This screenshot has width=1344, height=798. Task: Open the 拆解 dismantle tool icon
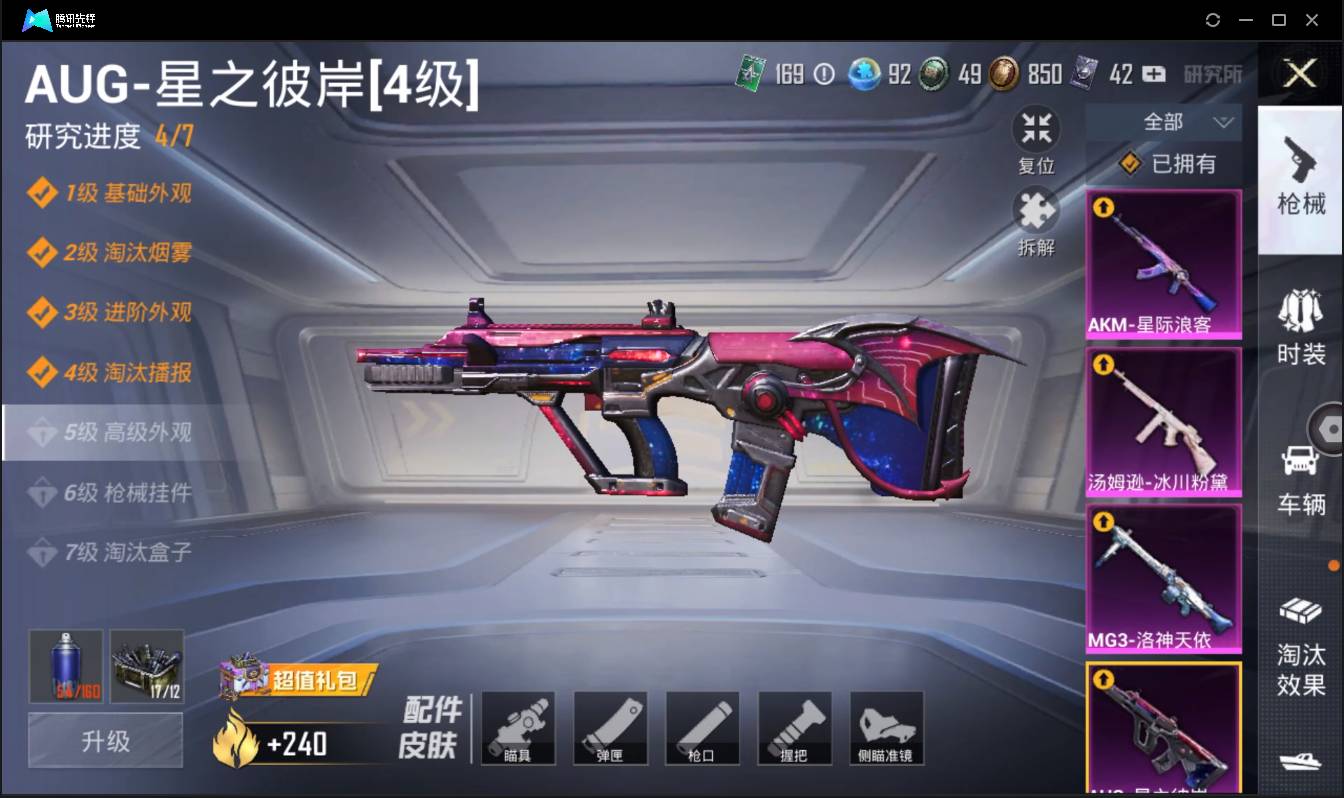(1036, 211)
